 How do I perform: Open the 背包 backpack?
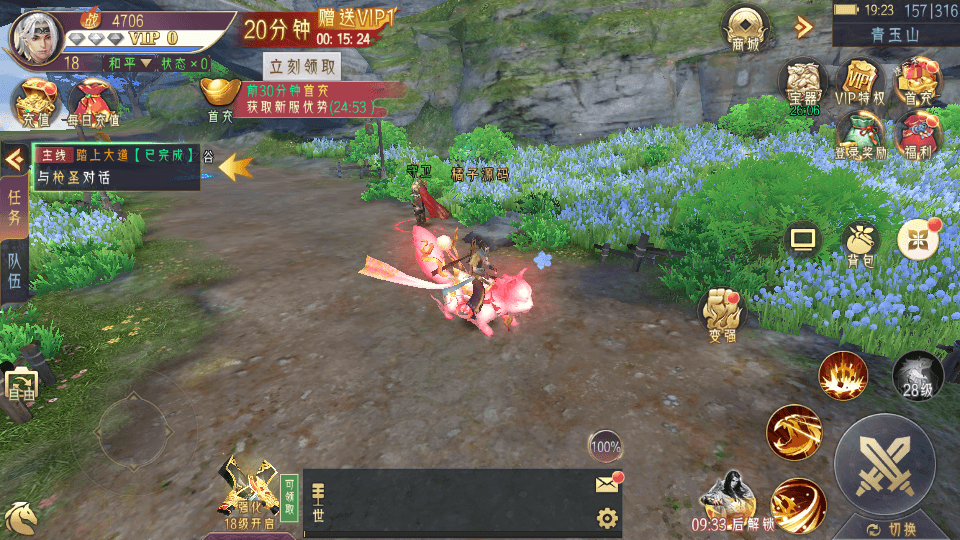coord(860,242)
